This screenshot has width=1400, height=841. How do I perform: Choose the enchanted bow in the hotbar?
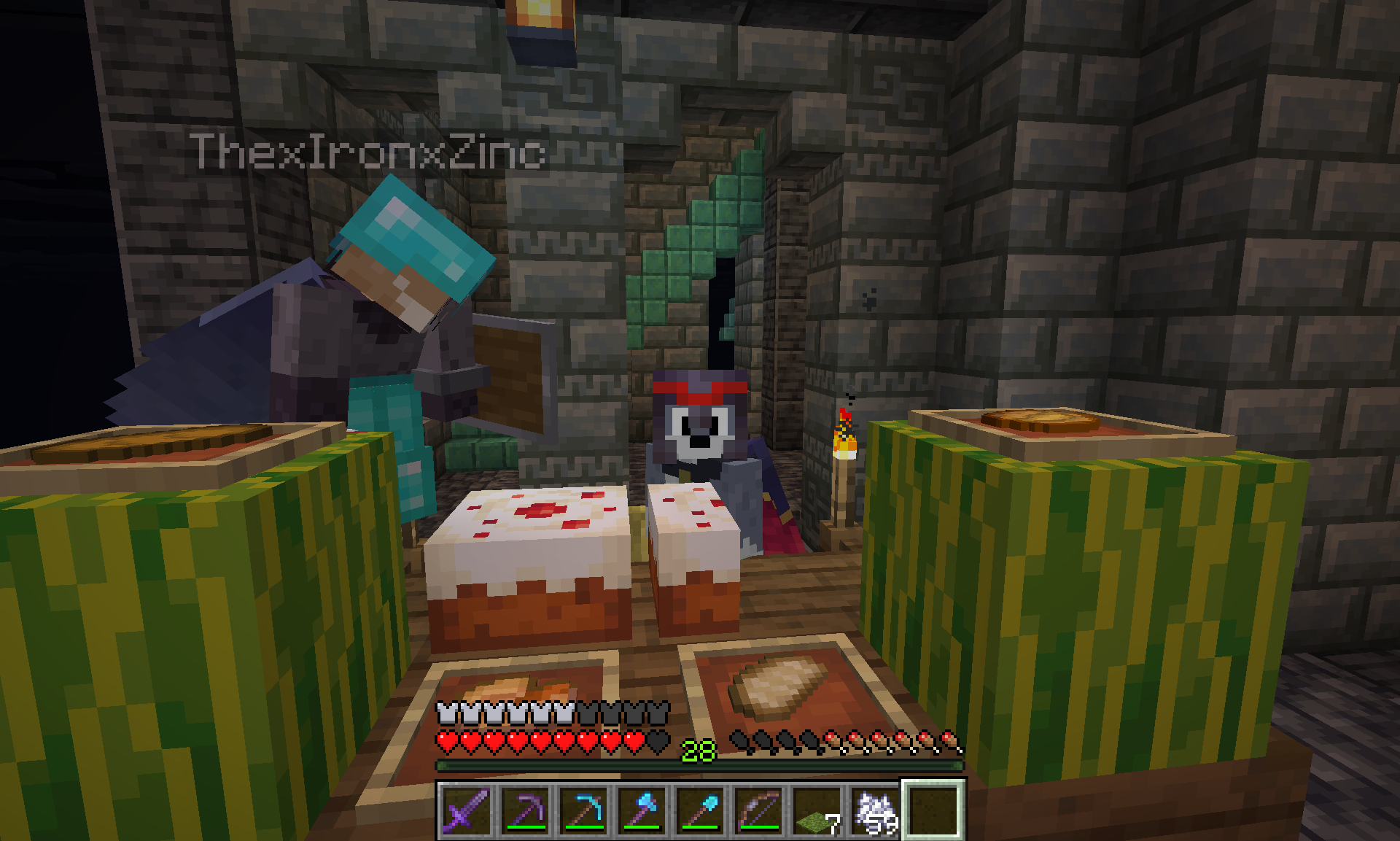pyautogui.click(x=758, y=810)
